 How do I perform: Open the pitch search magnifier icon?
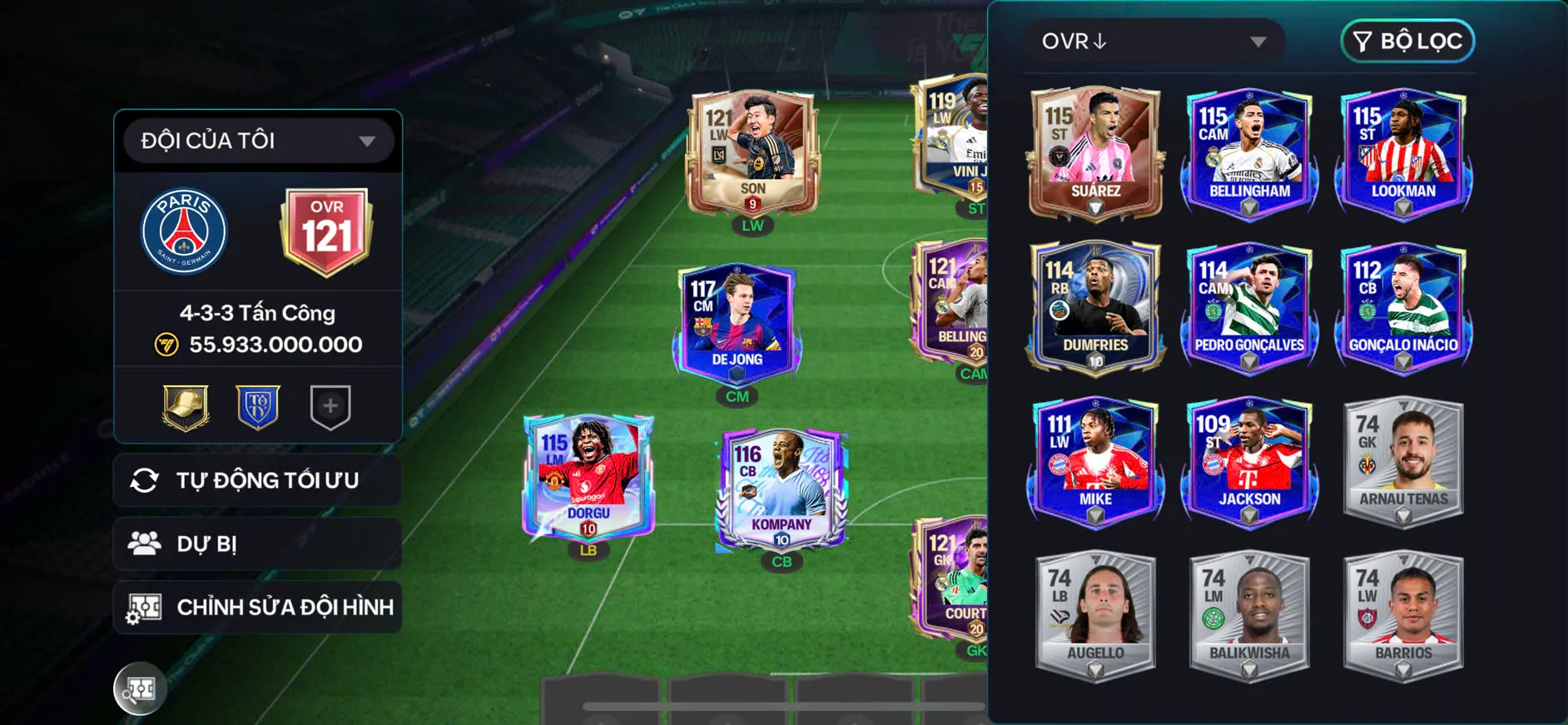(x=140, y=688)
